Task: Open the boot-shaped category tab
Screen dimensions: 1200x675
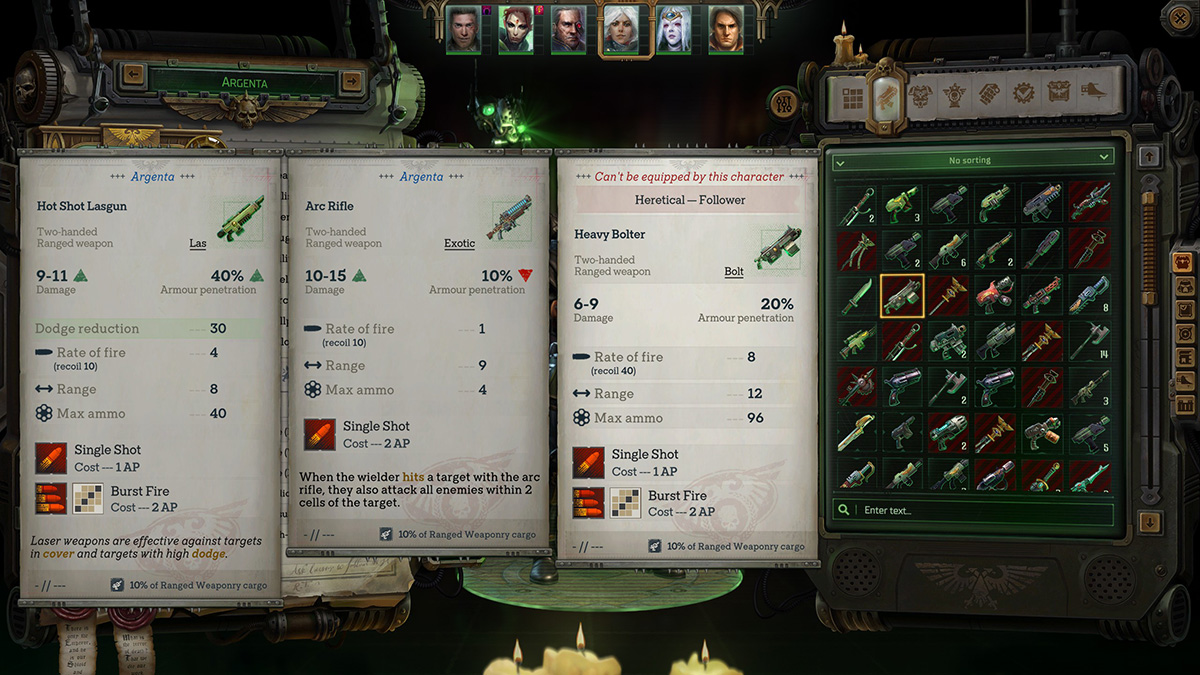Action: pyautogui.click(x=1092, y=94)
